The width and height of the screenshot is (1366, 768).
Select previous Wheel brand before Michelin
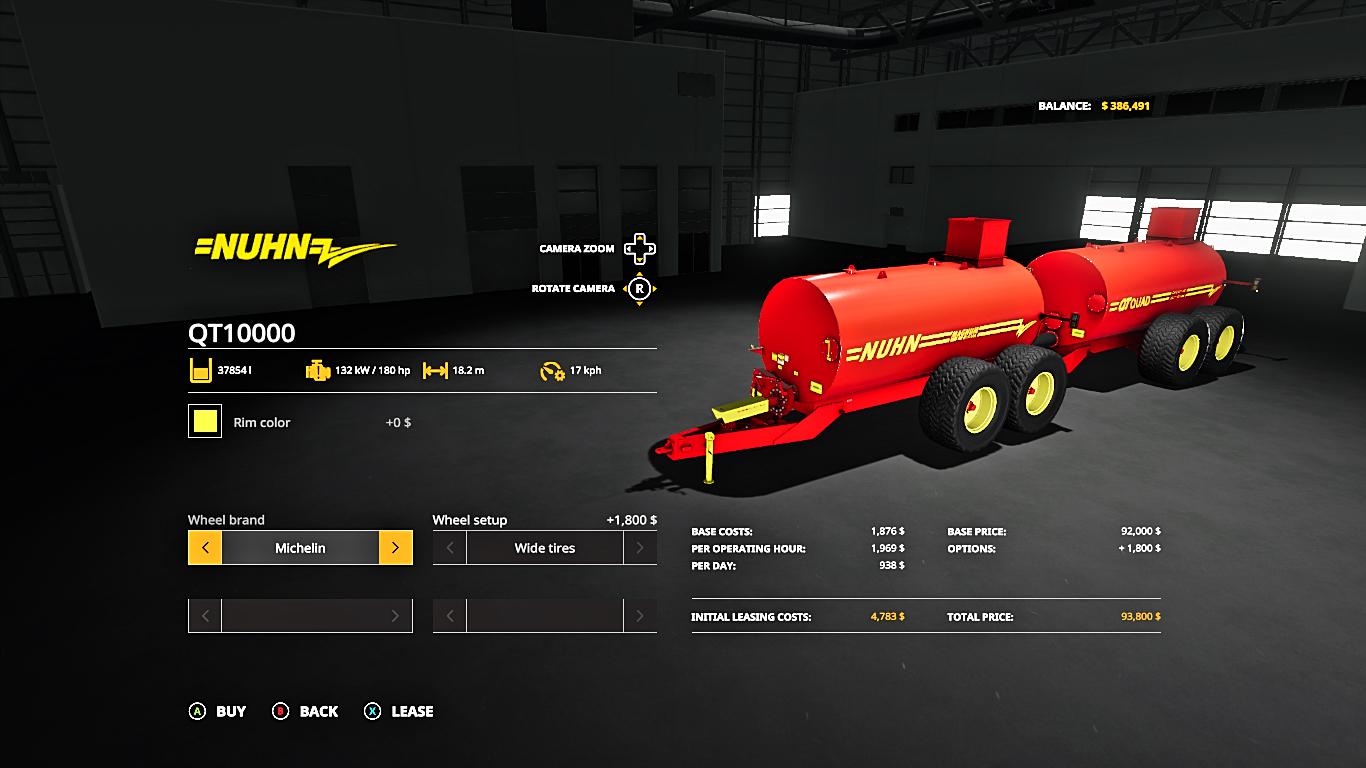[x=205, y=548]
